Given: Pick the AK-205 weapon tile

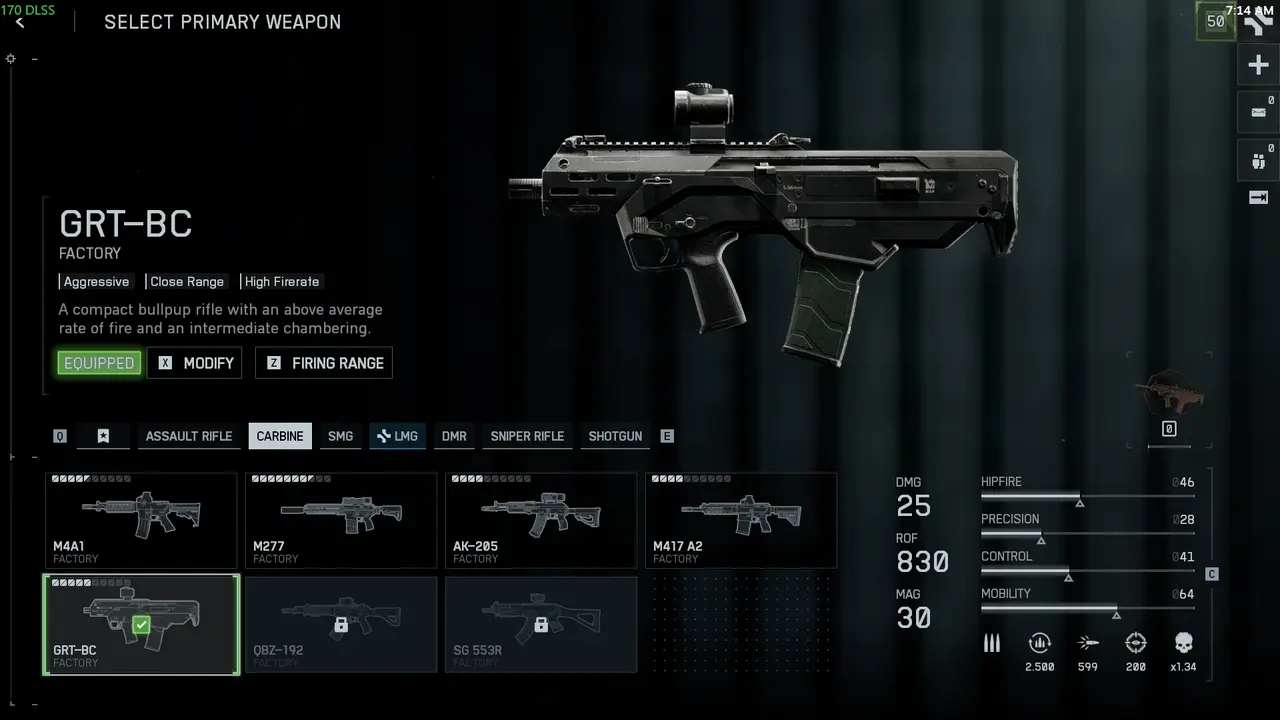Looking at the screenshot, I should 541,520.
